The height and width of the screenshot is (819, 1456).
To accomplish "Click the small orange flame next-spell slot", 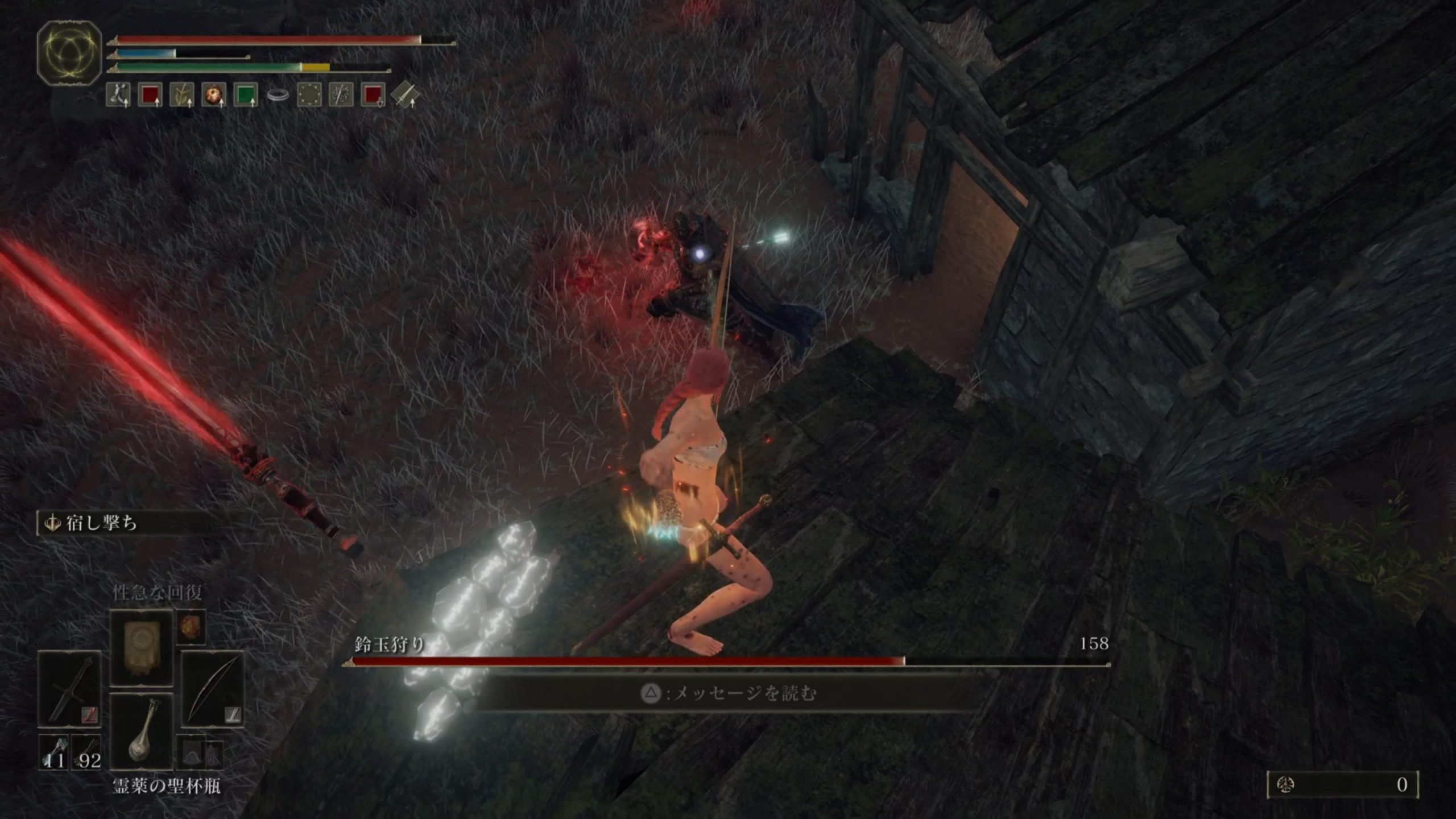I will click(191, 627).
